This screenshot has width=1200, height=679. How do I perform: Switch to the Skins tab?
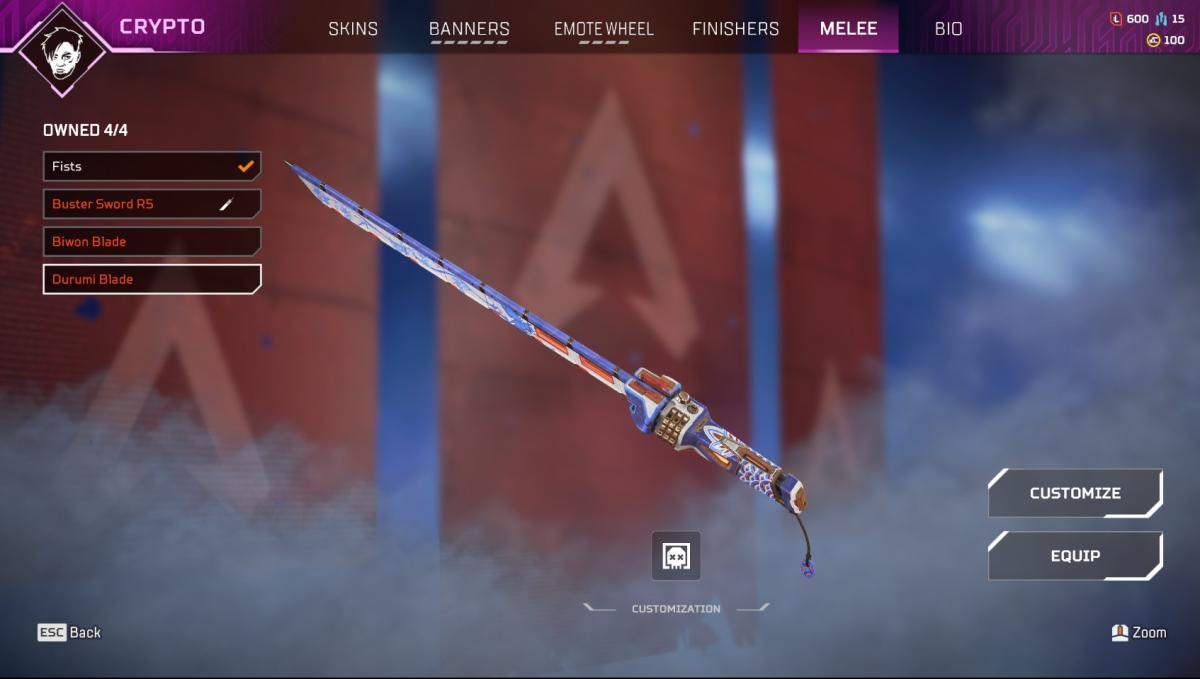pos(353,29)
